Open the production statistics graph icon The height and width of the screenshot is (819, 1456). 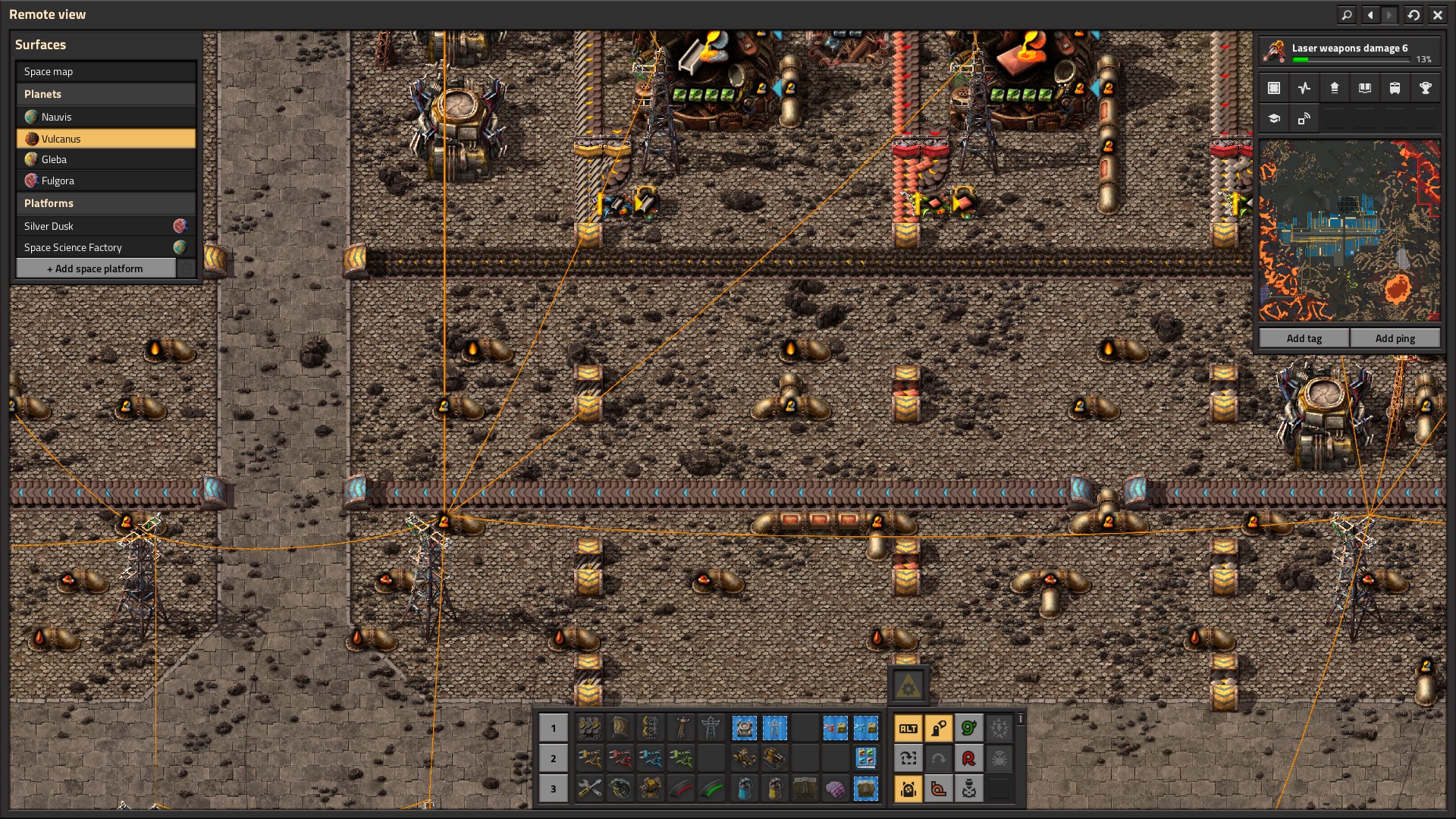(1304, 88)
